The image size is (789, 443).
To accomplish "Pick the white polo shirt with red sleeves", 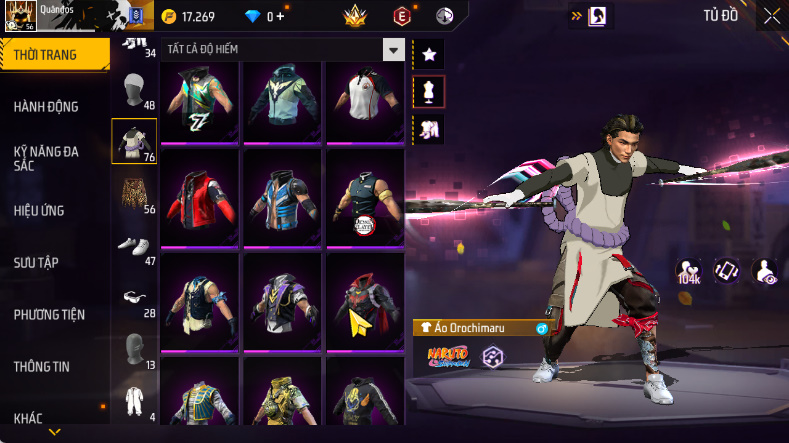I will coord(364,102).
